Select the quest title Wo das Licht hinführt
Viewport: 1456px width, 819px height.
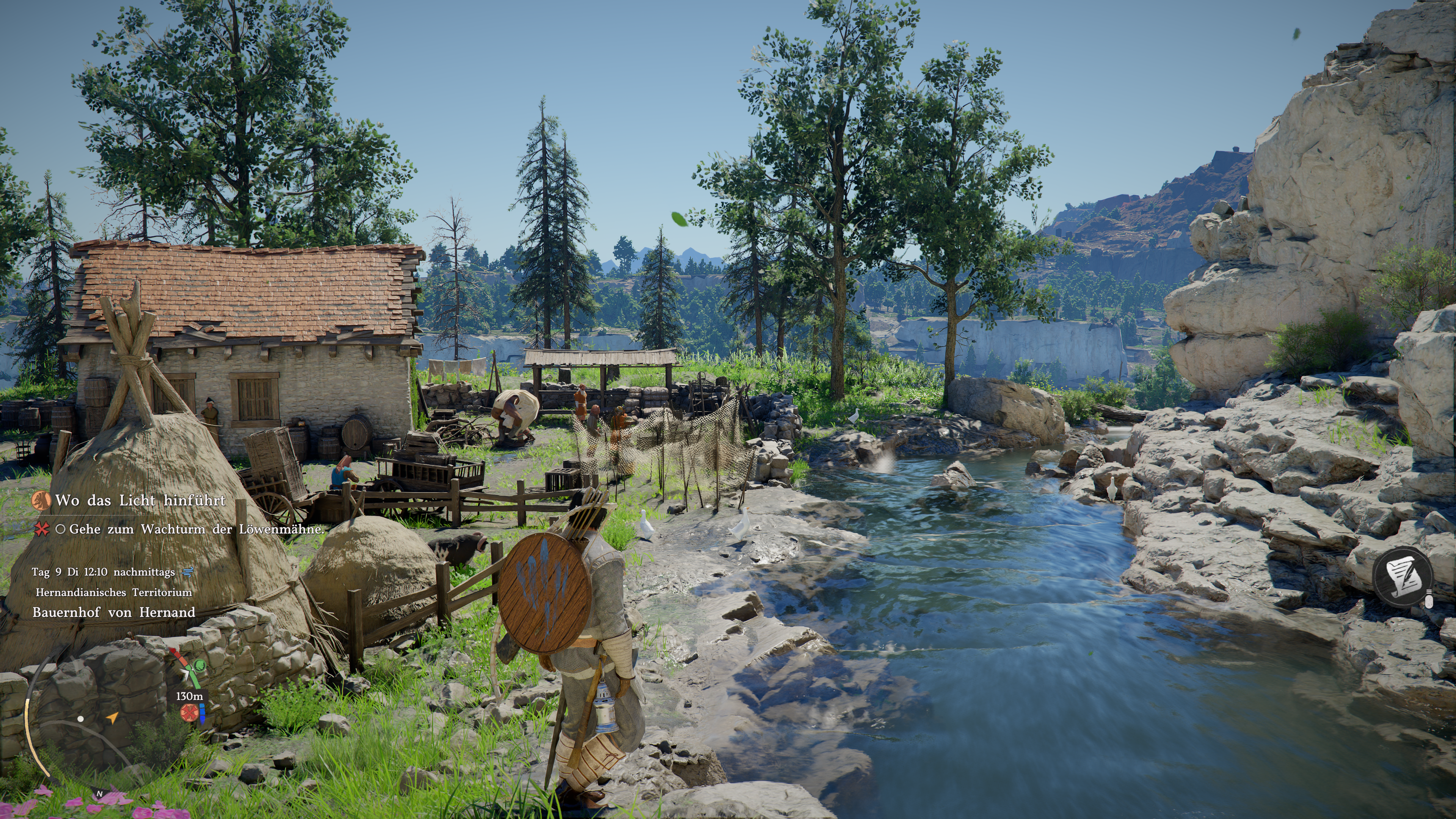[140, 500]
